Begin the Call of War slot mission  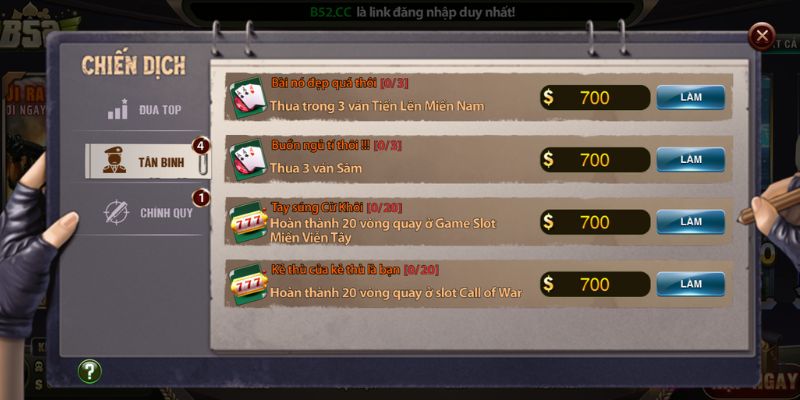(690, 284)
